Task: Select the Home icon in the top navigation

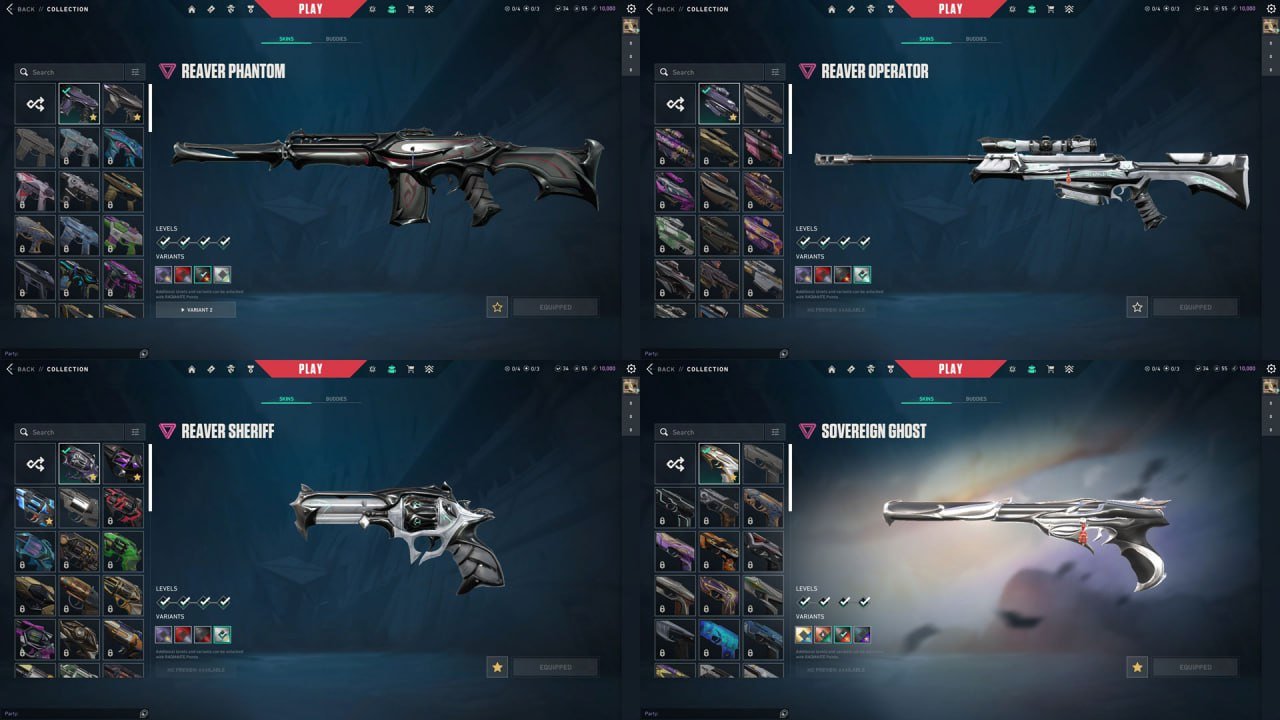Action: (x=191, y=8)
